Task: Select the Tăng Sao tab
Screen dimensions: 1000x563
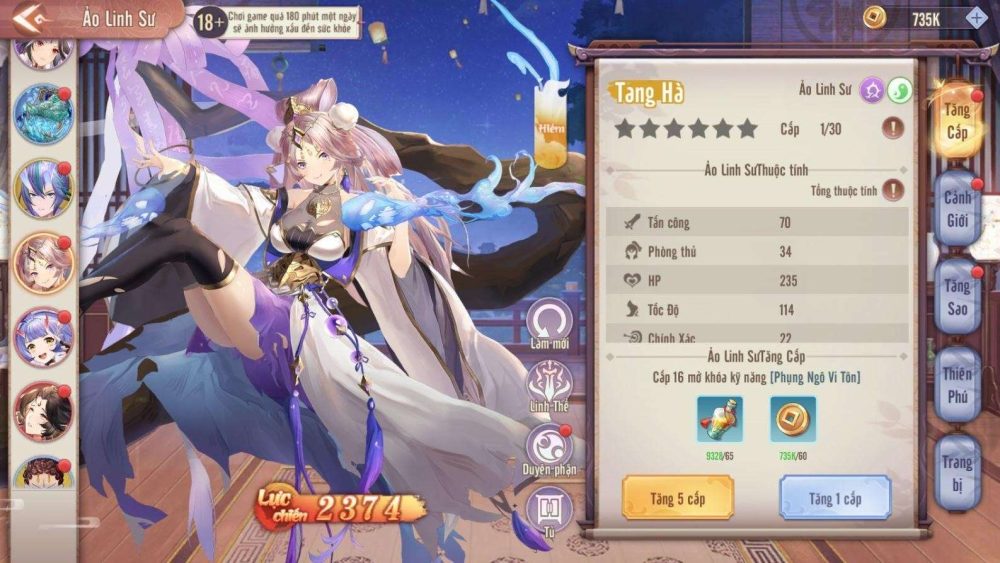Action: 957,297
